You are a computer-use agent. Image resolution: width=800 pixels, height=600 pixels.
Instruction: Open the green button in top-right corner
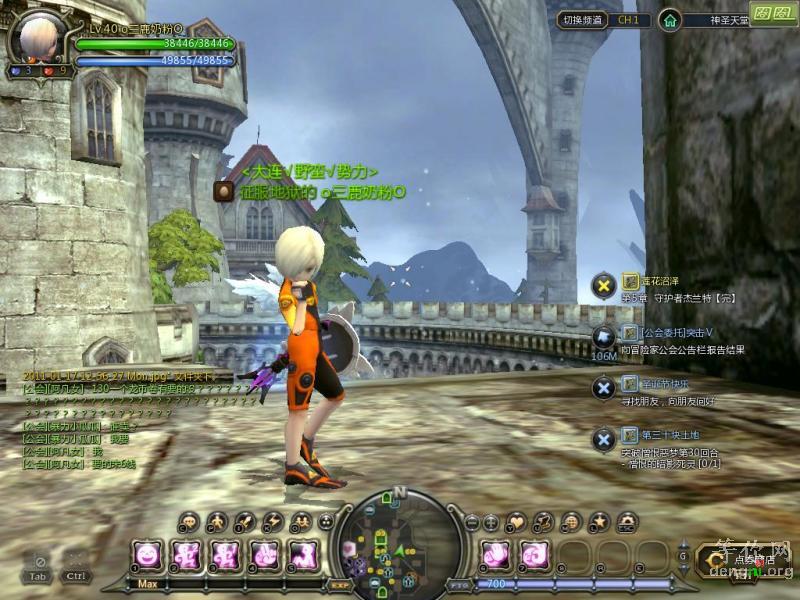pyautogui.click(x=772, y=14)
